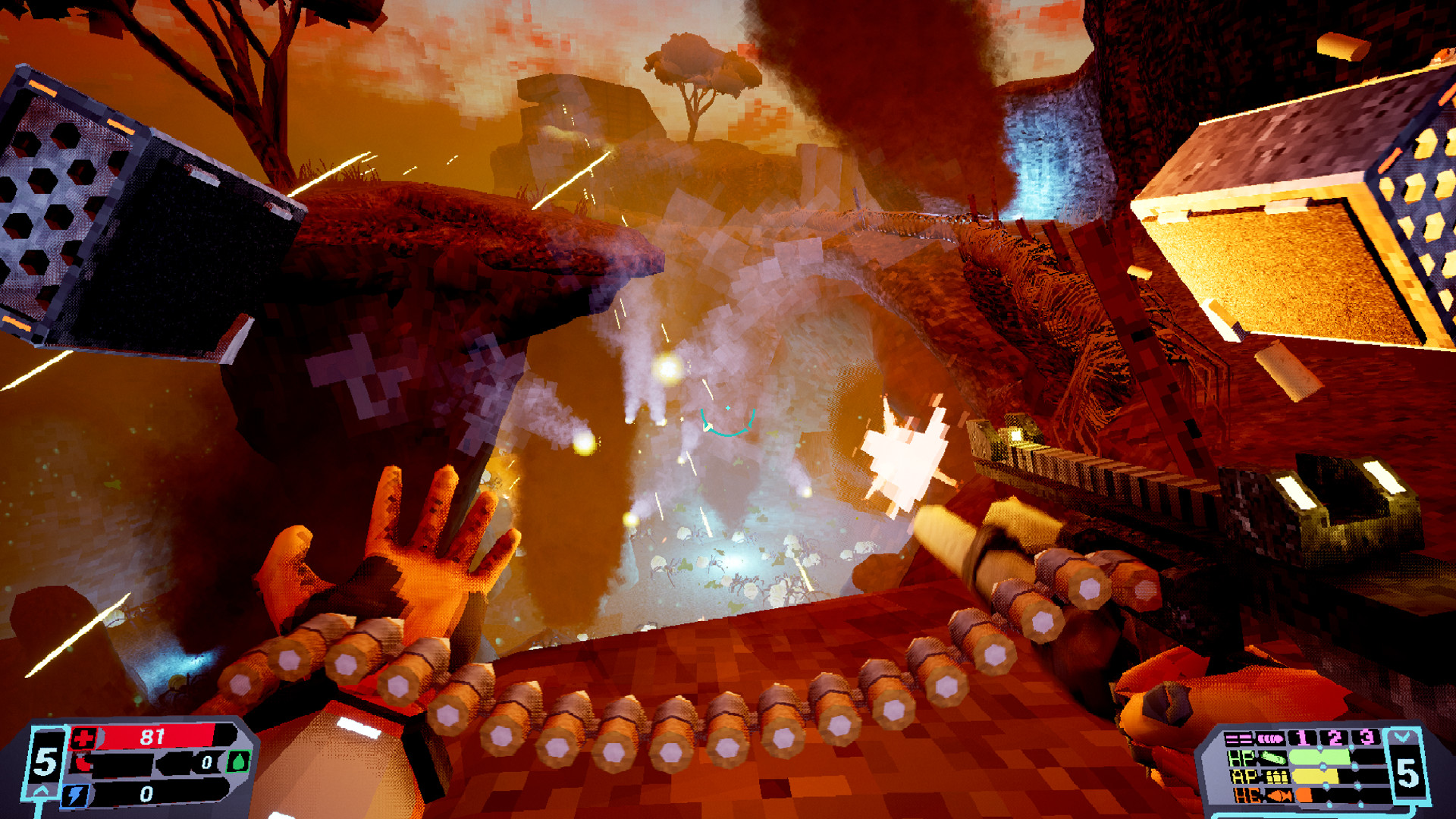Click the red health cross icon

(x=83, y=737)
